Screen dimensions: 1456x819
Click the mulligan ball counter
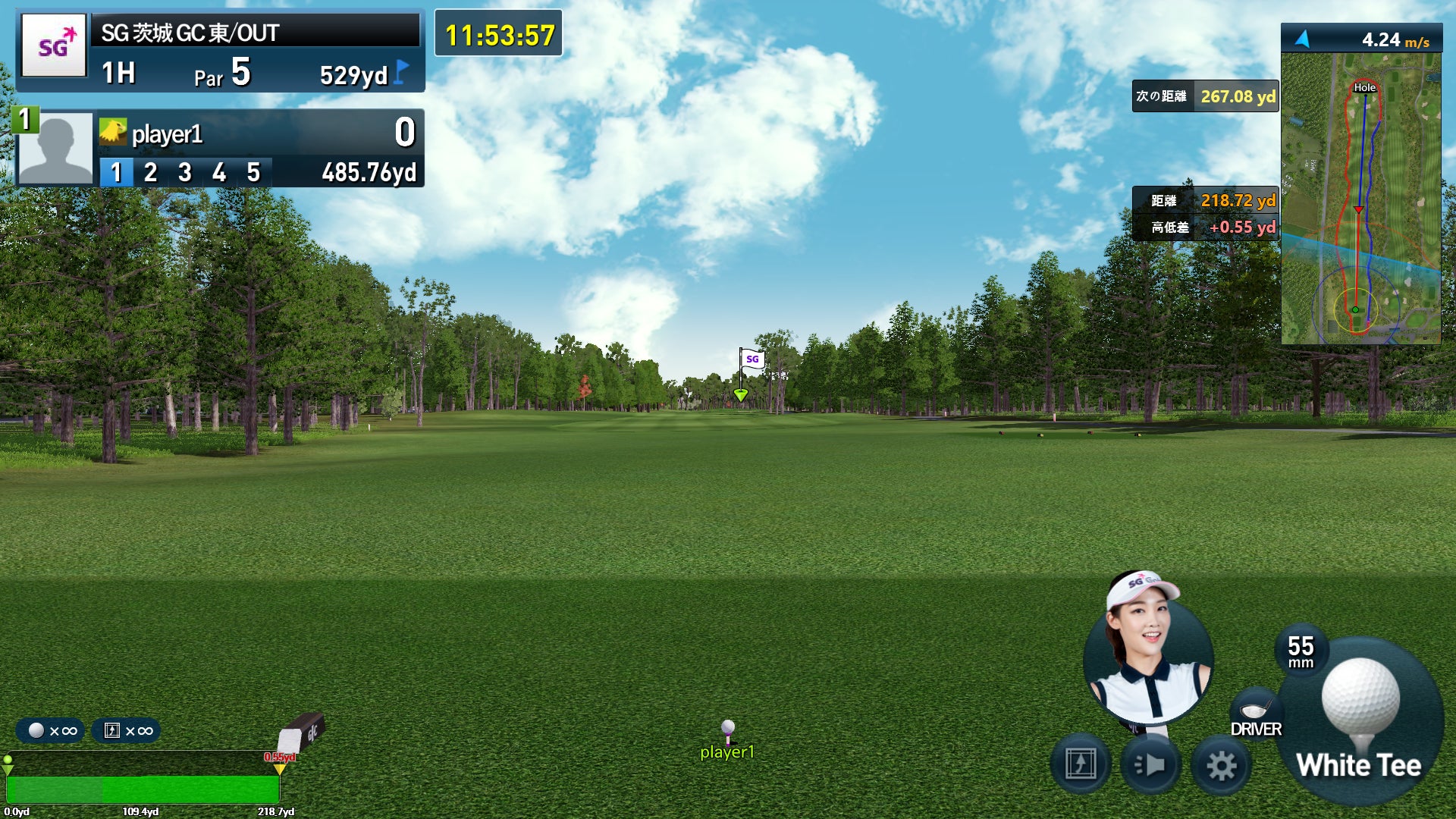52,731
